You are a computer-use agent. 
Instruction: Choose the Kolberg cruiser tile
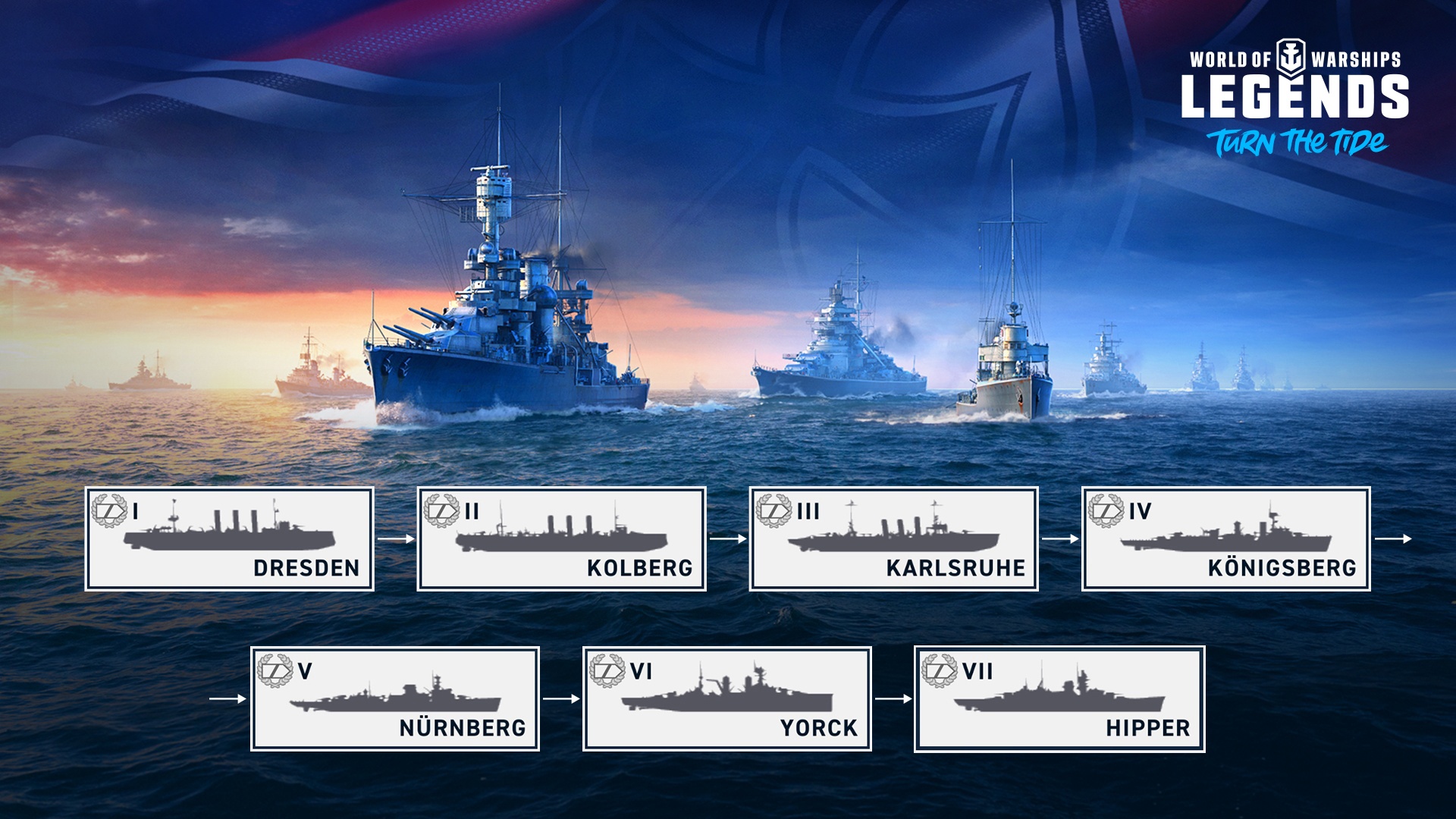[561, 538]
